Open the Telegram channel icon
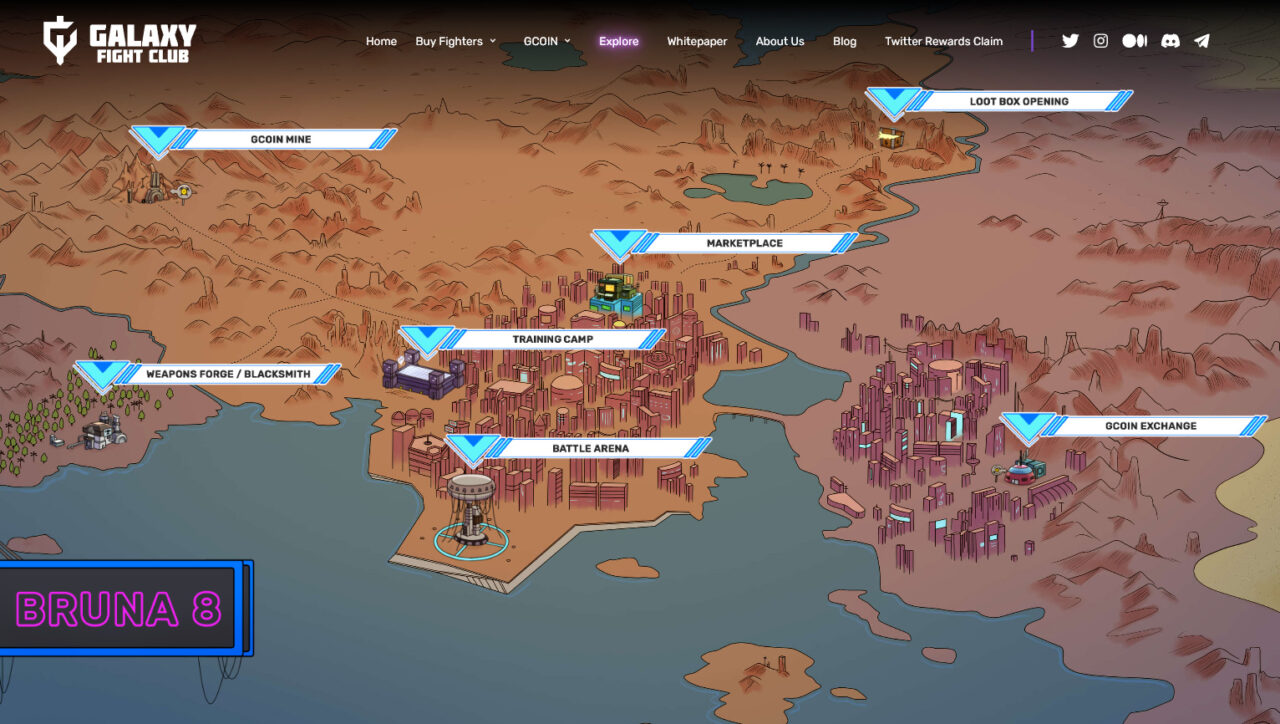 1201,41
